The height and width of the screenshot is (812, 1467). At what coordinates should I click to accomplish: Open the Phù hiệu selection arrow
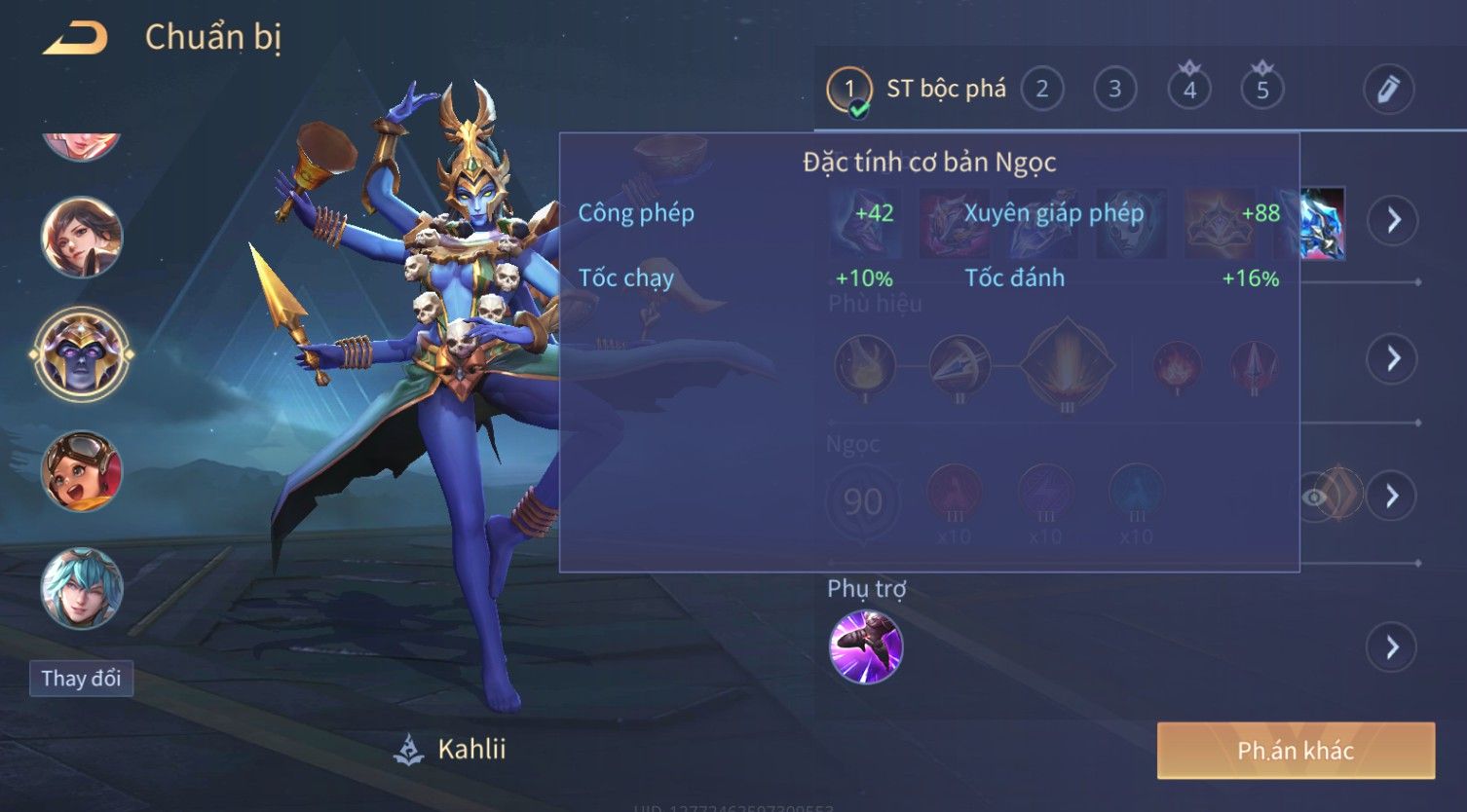click(1393, 358)
